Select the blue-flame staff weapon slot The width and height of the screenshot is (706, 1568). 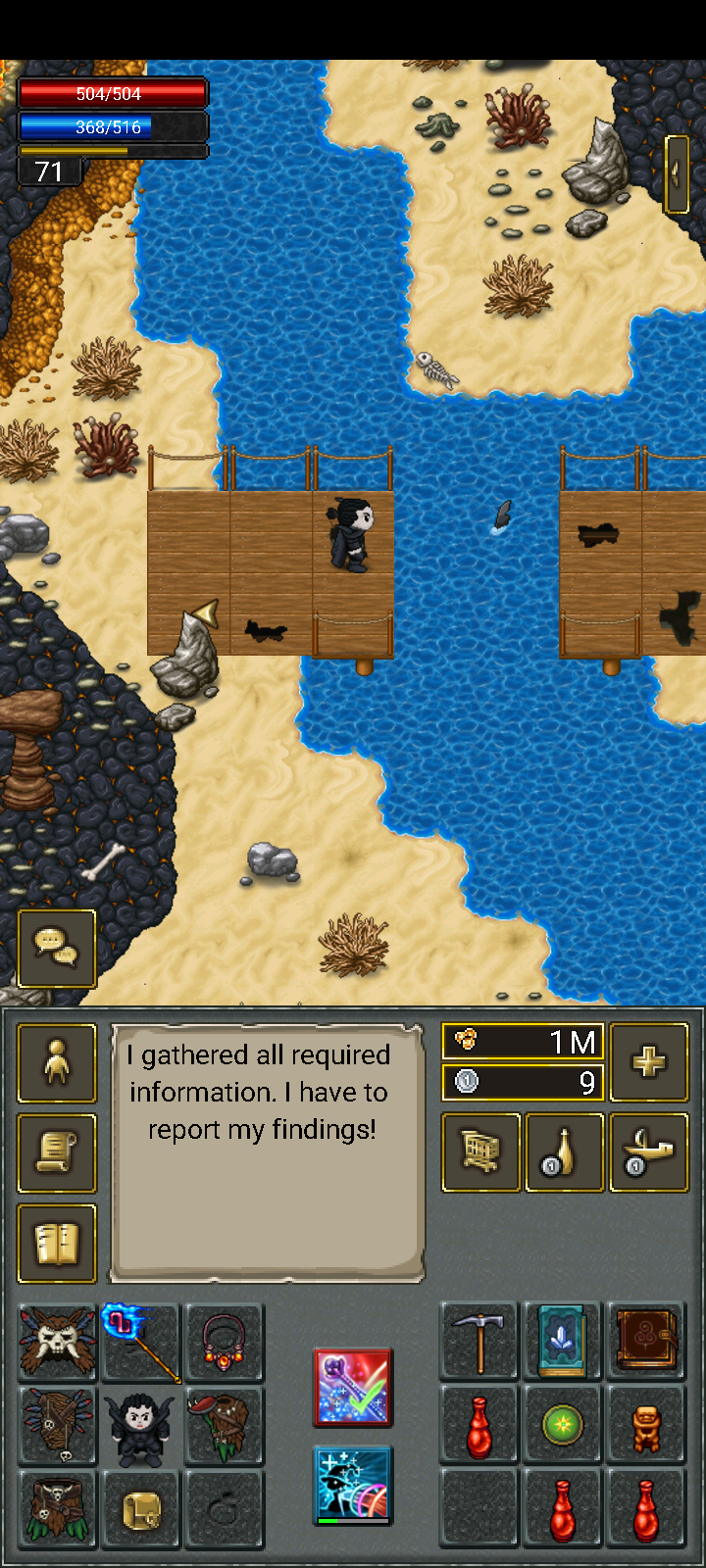coord(141,1343)
